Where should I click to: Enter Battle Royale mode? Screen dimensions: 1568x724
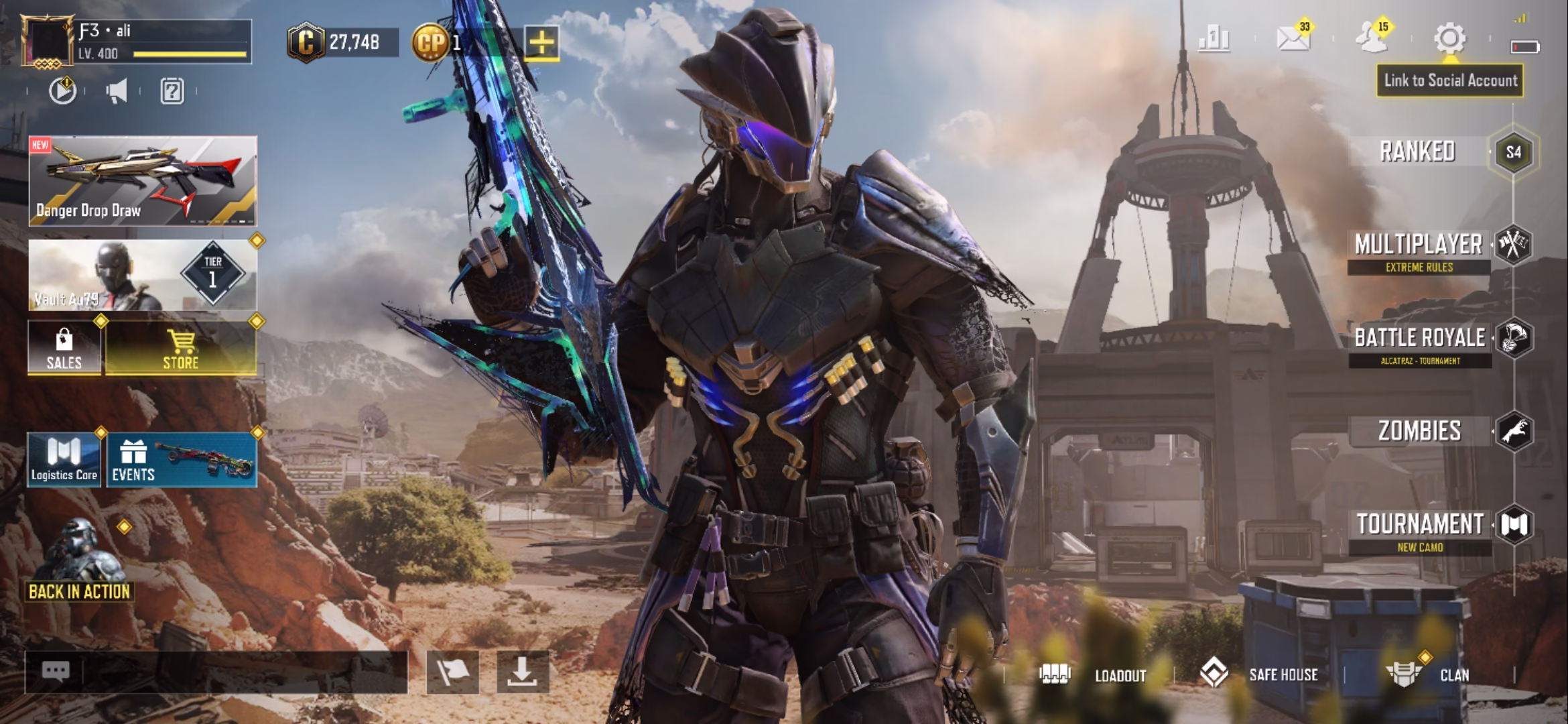tap(1420, 339)
